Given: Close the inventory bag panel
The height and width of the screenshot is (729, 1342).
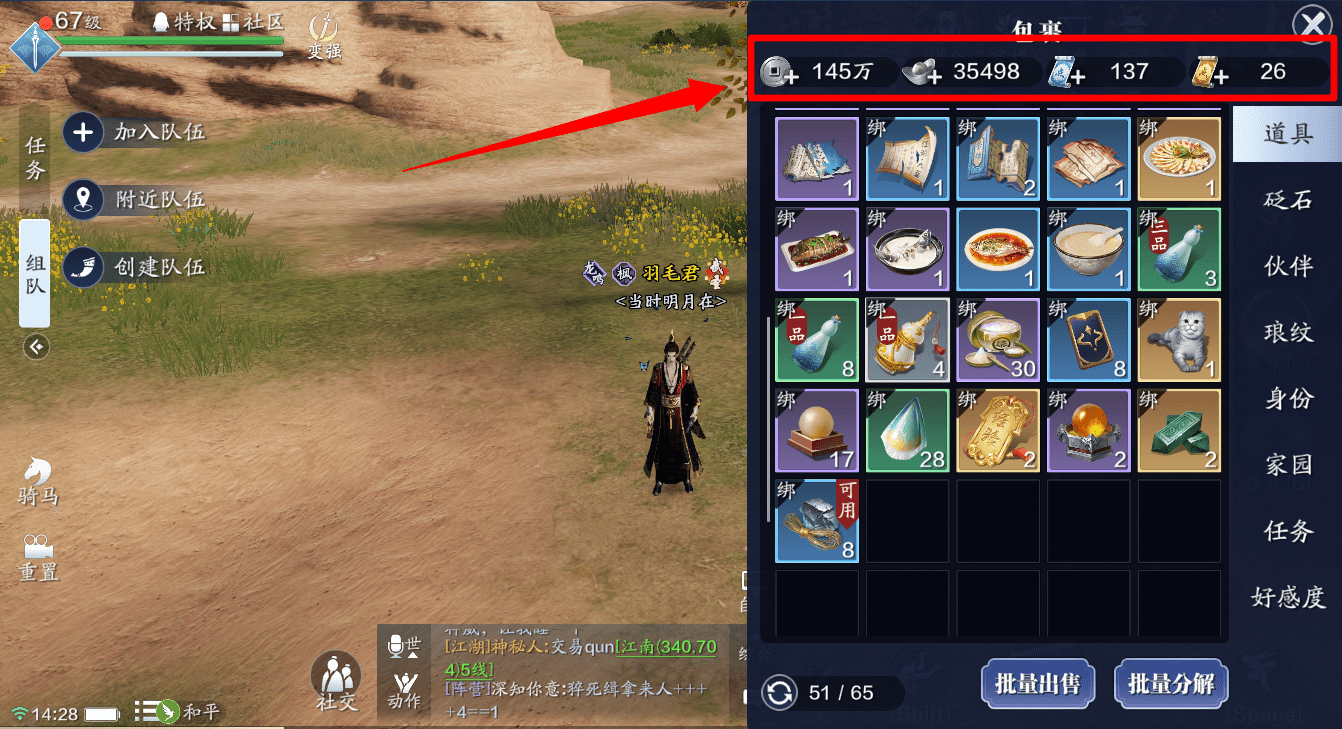Looking at the screenshot, I should coord(1310,24).
